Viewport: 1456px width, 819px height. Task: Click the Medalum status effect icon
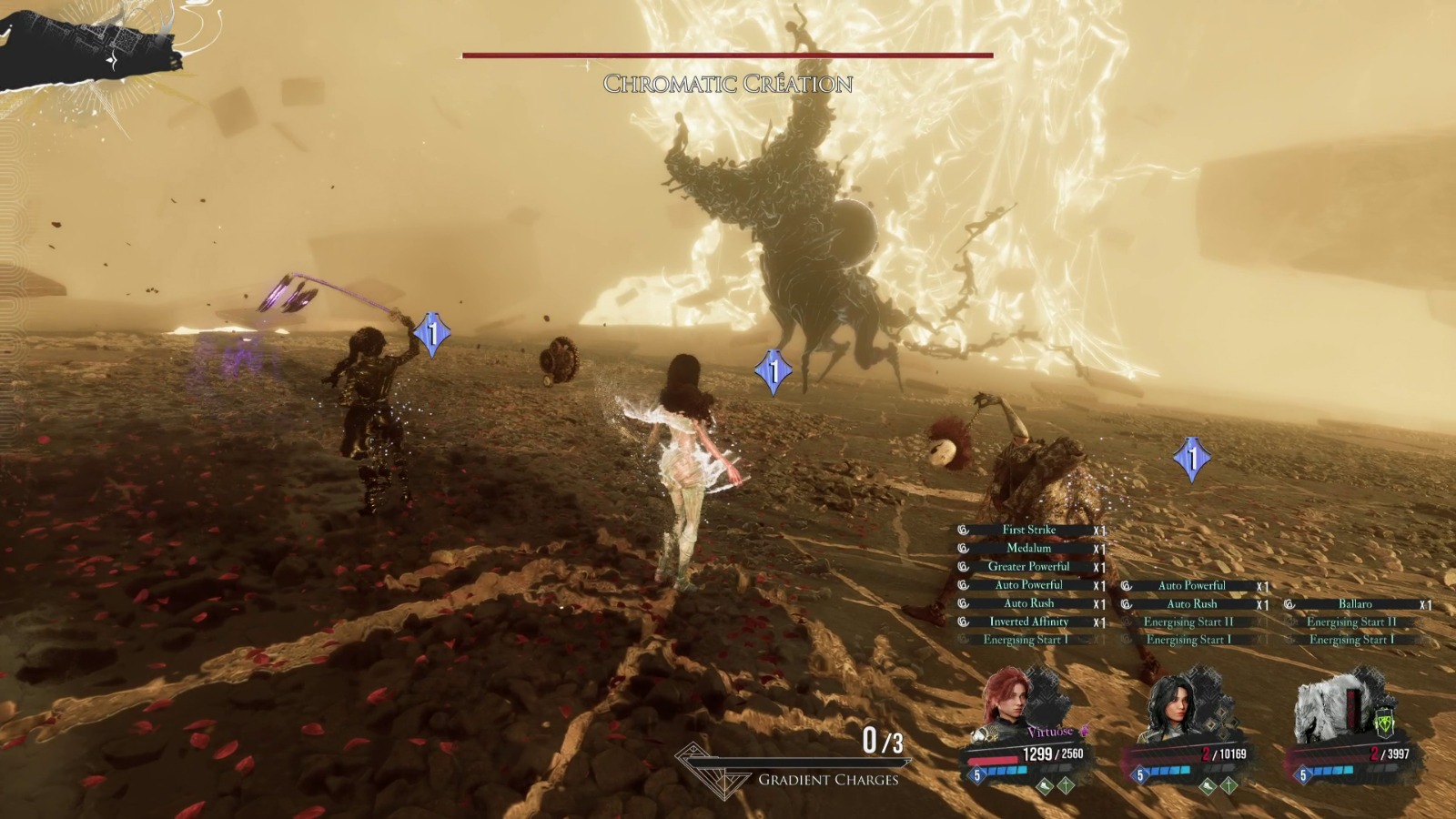[x=965, y=549]
